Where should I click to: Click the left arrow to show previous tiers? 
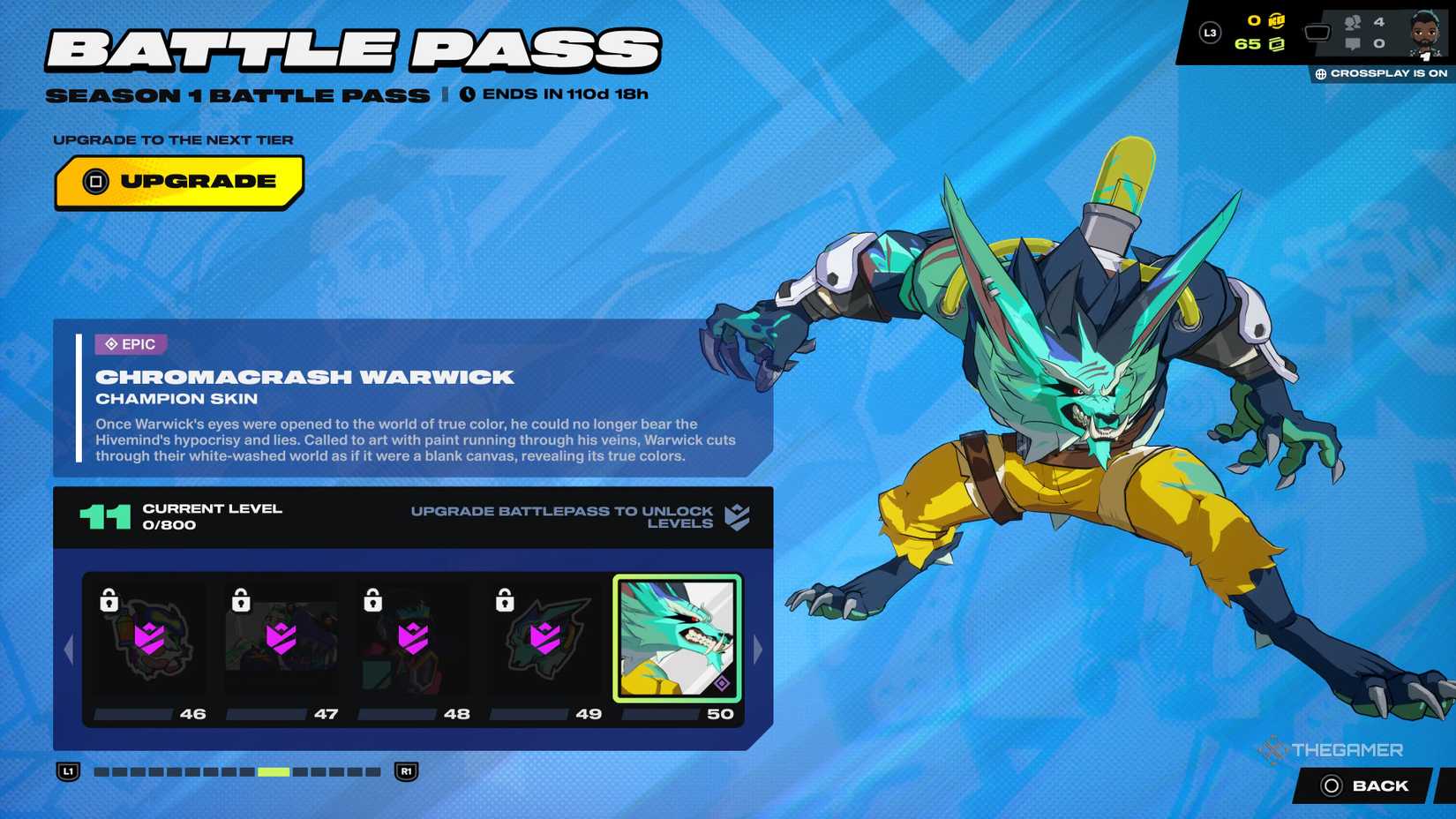69,649
